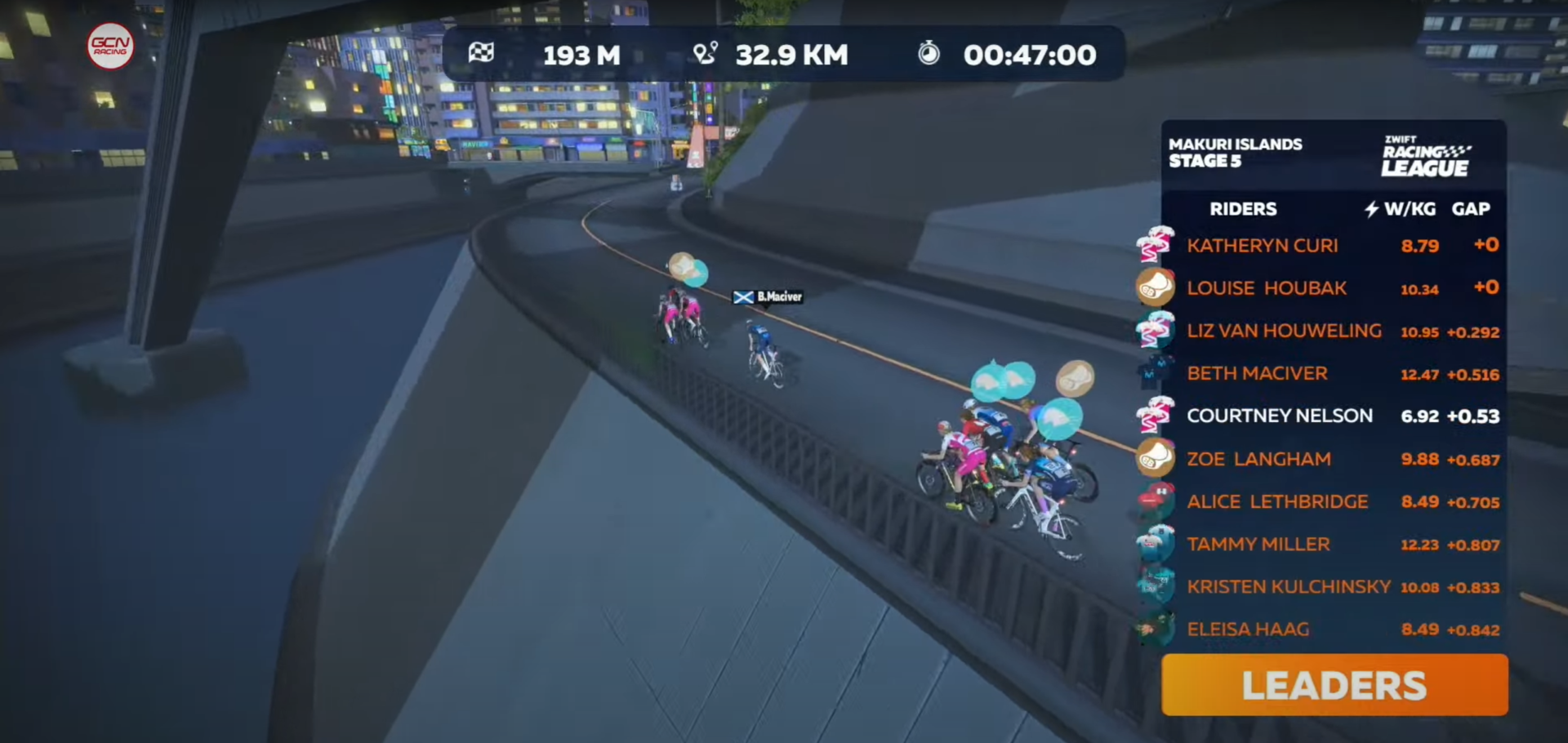Viewport: 1568px width, 743px height.
Task: Click Eleisa Haag's gap value +0.842
Action: [1474, 630]
